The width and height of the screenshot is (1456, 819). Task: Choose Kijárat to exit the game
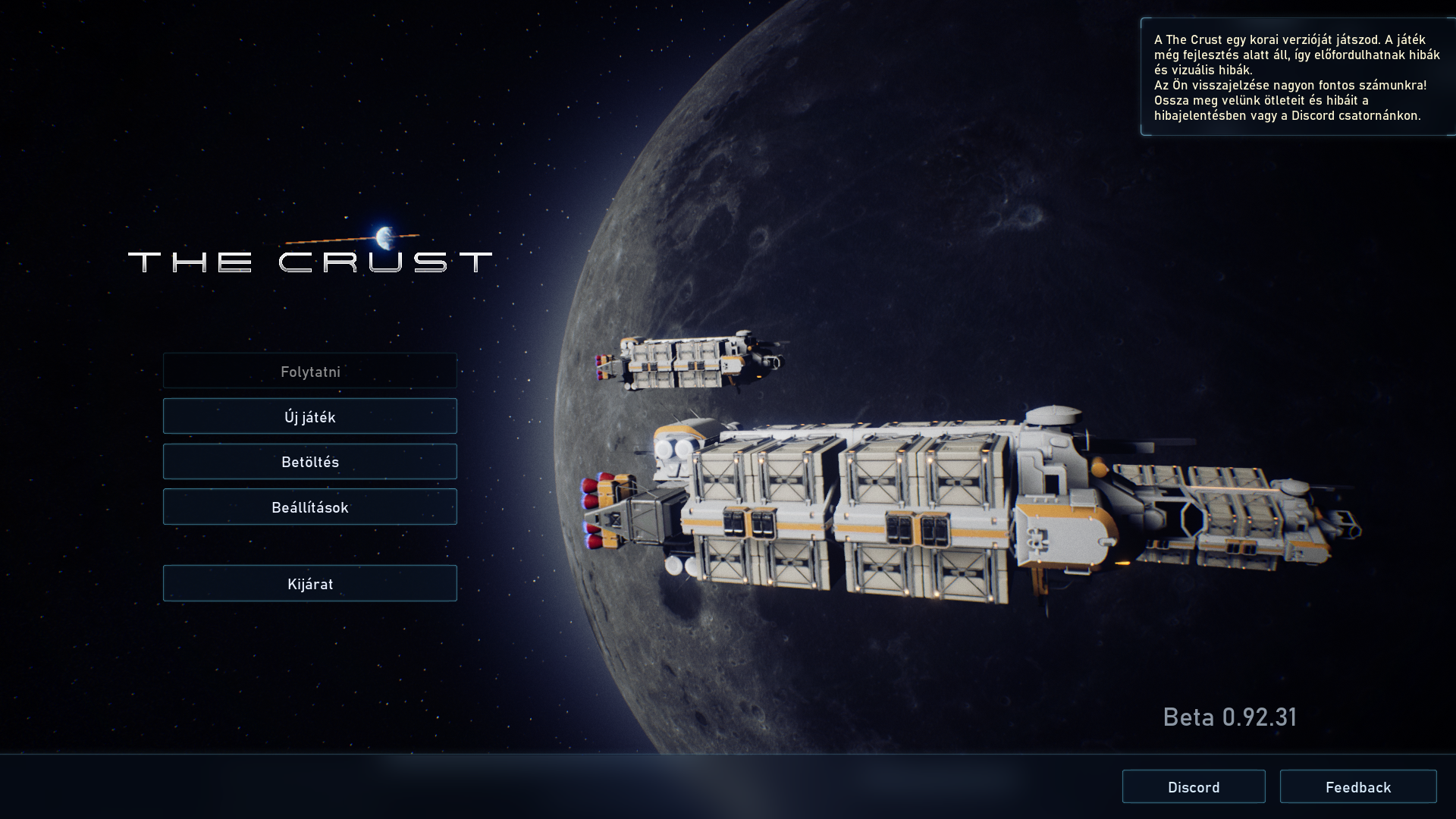pos(309,583)
